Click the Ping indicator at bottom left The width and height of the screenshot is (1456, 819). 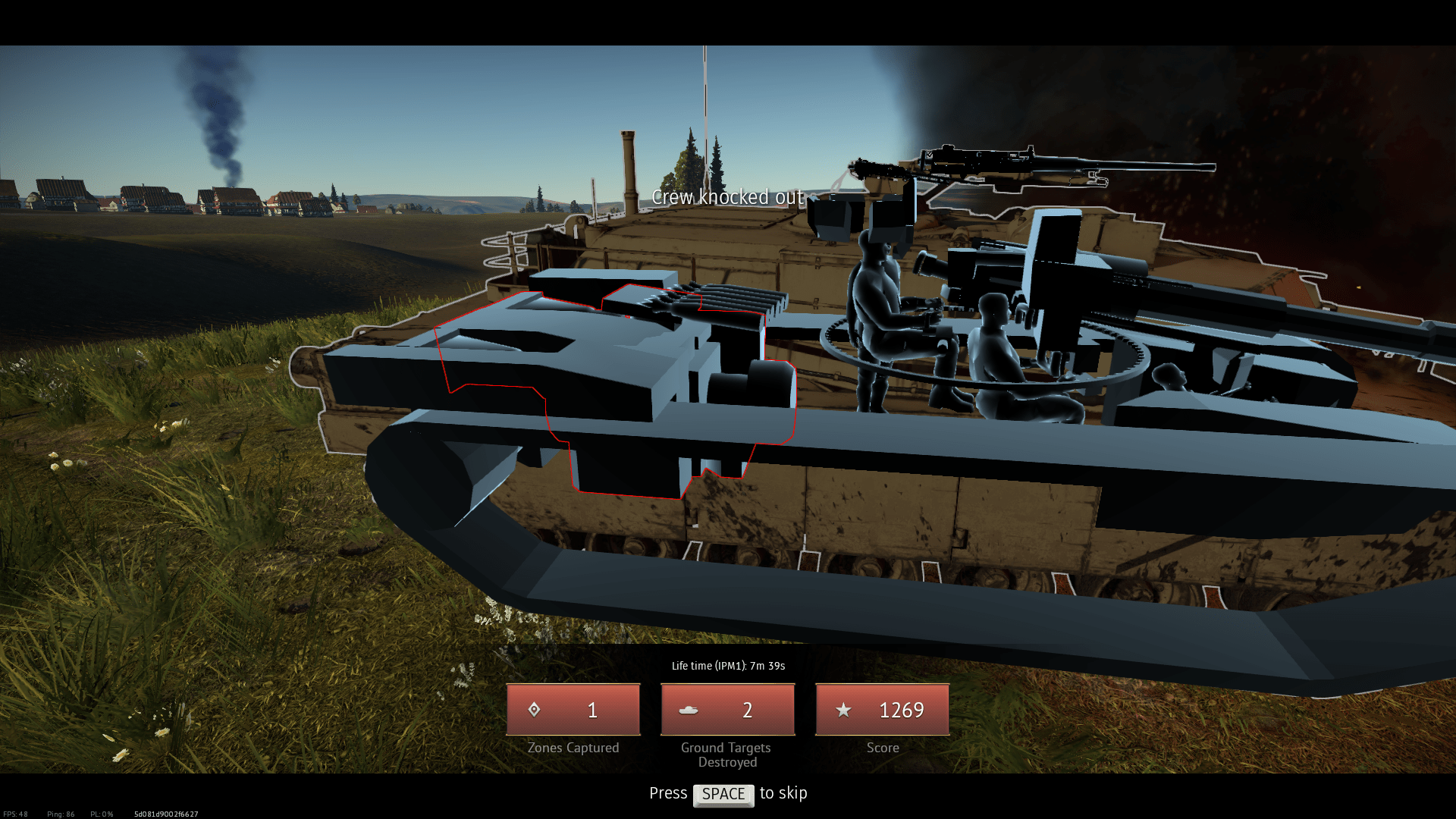61,813
